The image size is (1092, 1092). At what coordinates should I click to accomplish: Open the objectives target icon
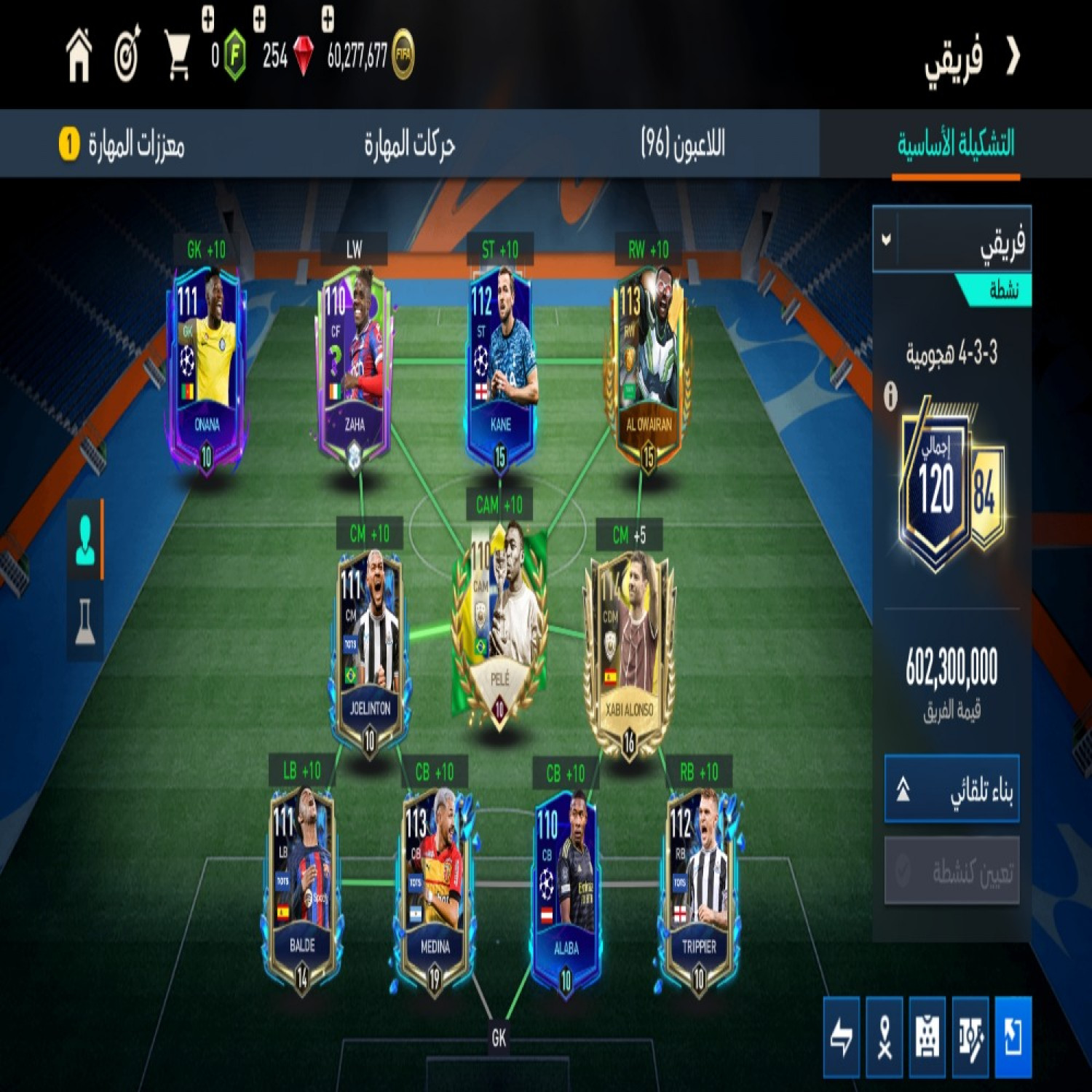[x=127, y=56]
